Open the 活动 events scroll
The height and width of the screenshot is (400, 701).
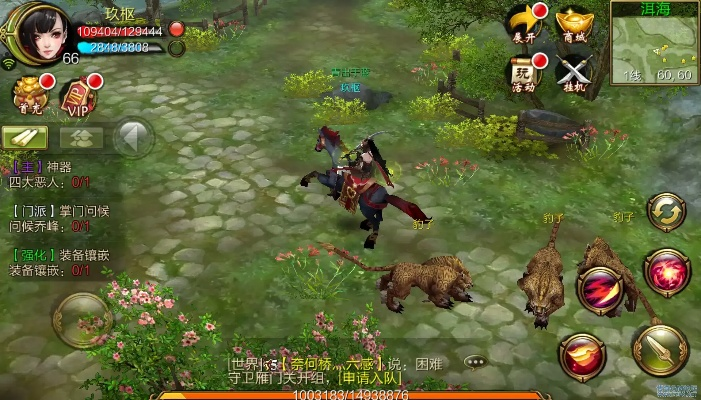pos(525,72)
